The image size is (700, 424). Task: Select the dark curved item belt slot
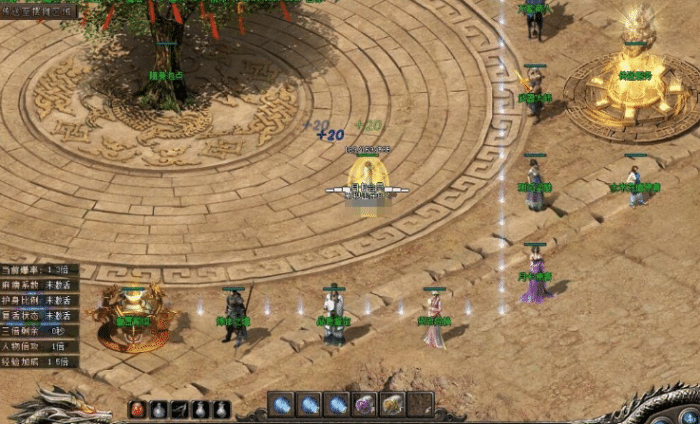180,409
